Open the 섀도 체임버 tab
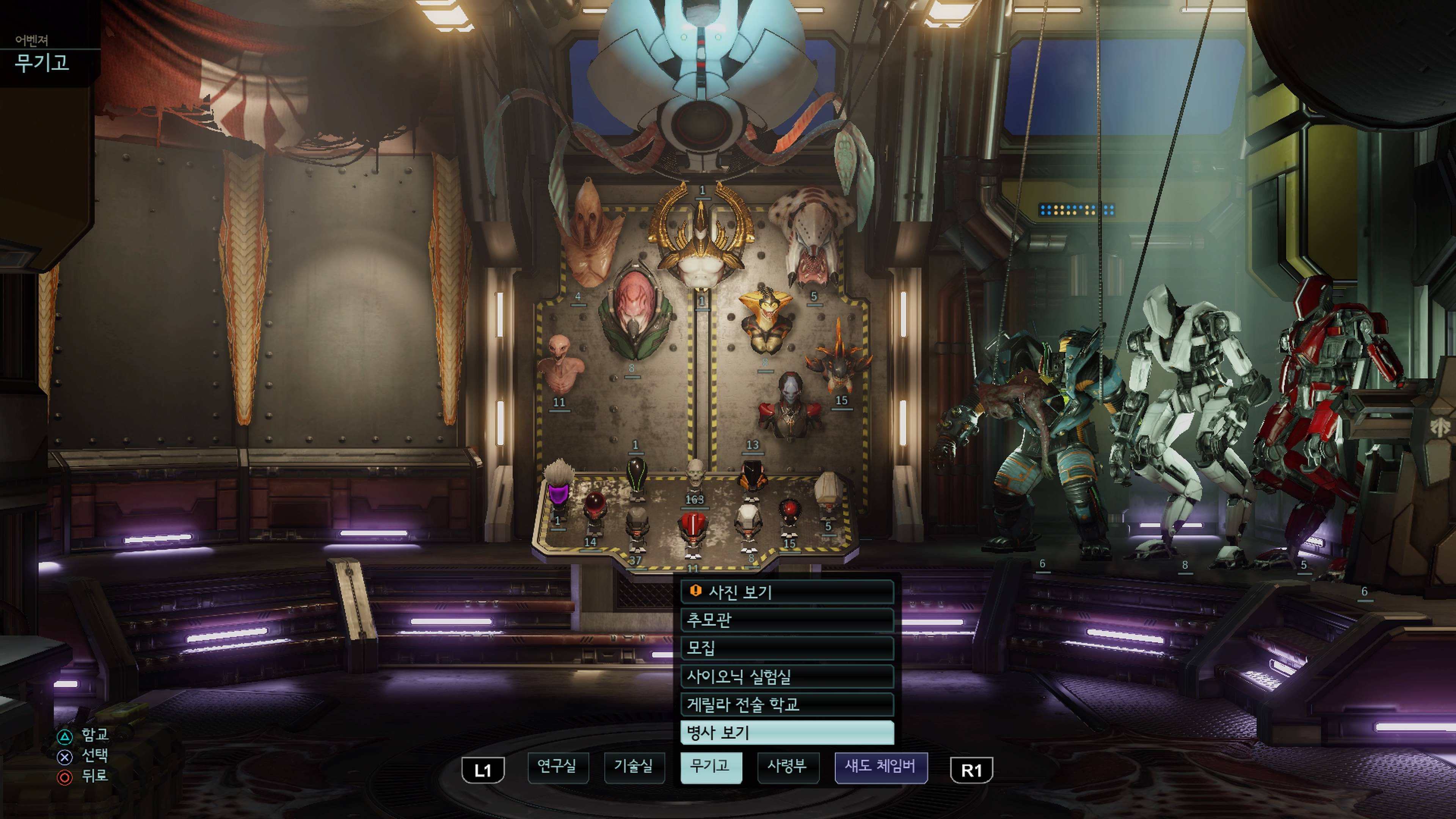 880,767
